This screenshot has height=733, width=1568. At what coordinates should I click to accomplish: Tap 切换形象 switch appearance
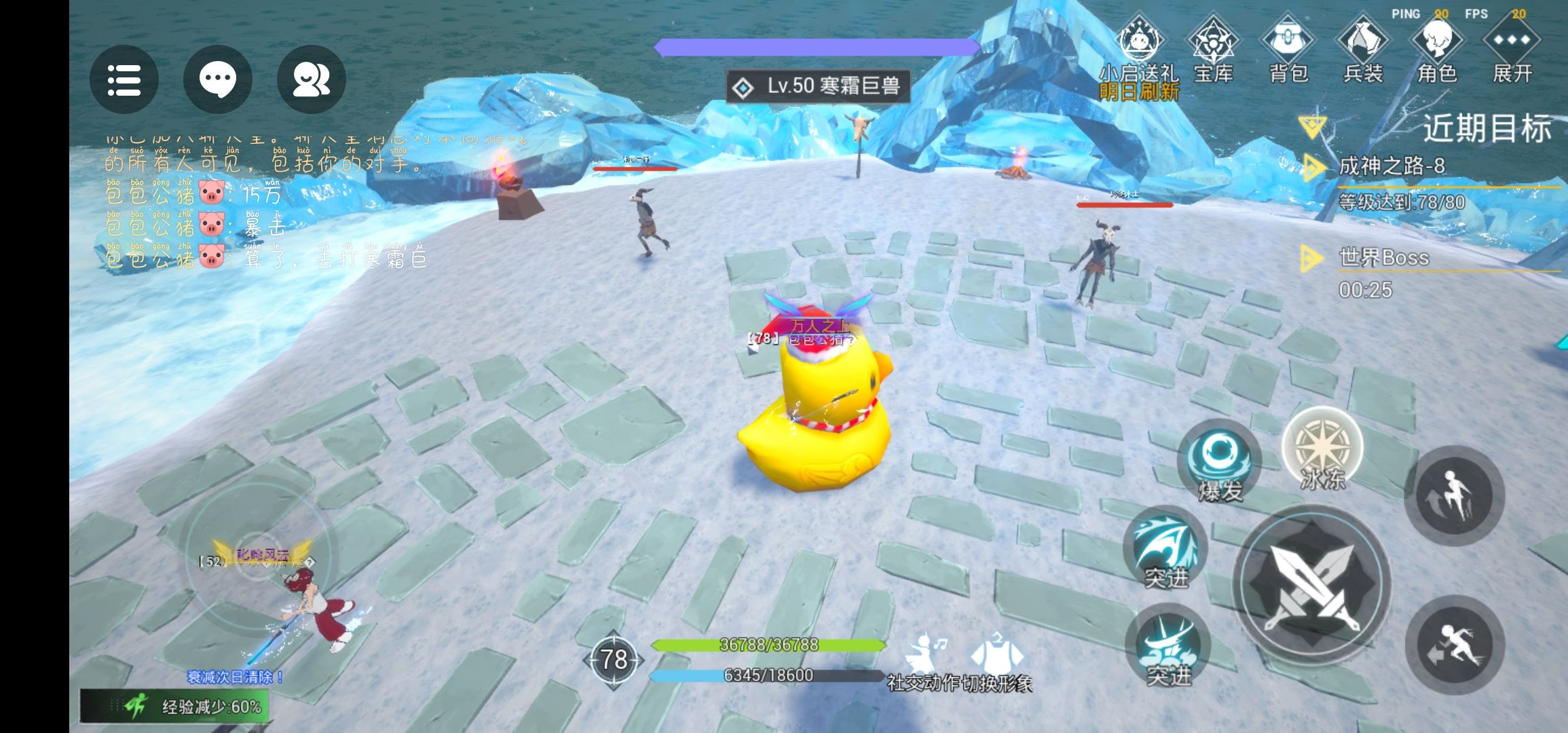point(996,662)
